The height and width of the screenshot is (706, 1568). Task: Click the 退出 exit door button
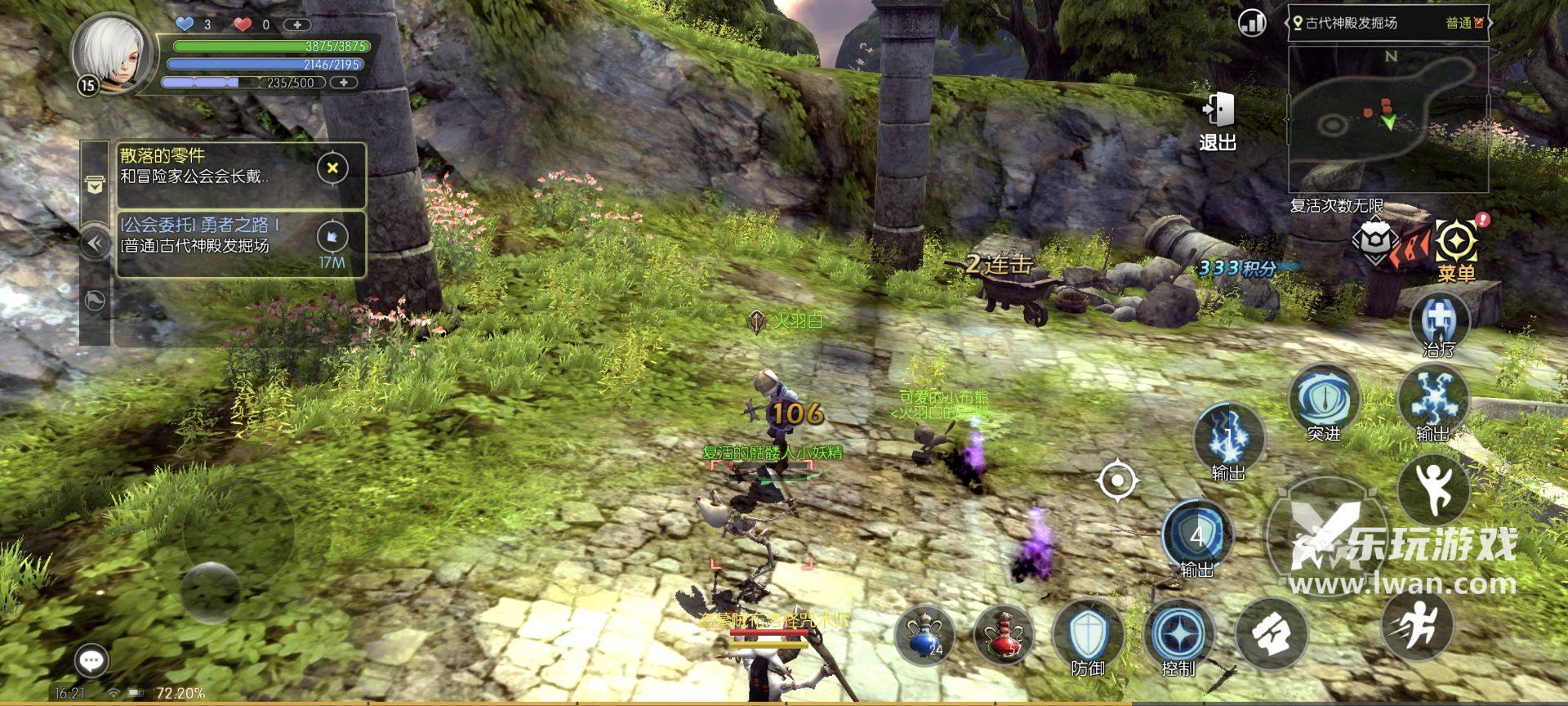coord(1217,121)
